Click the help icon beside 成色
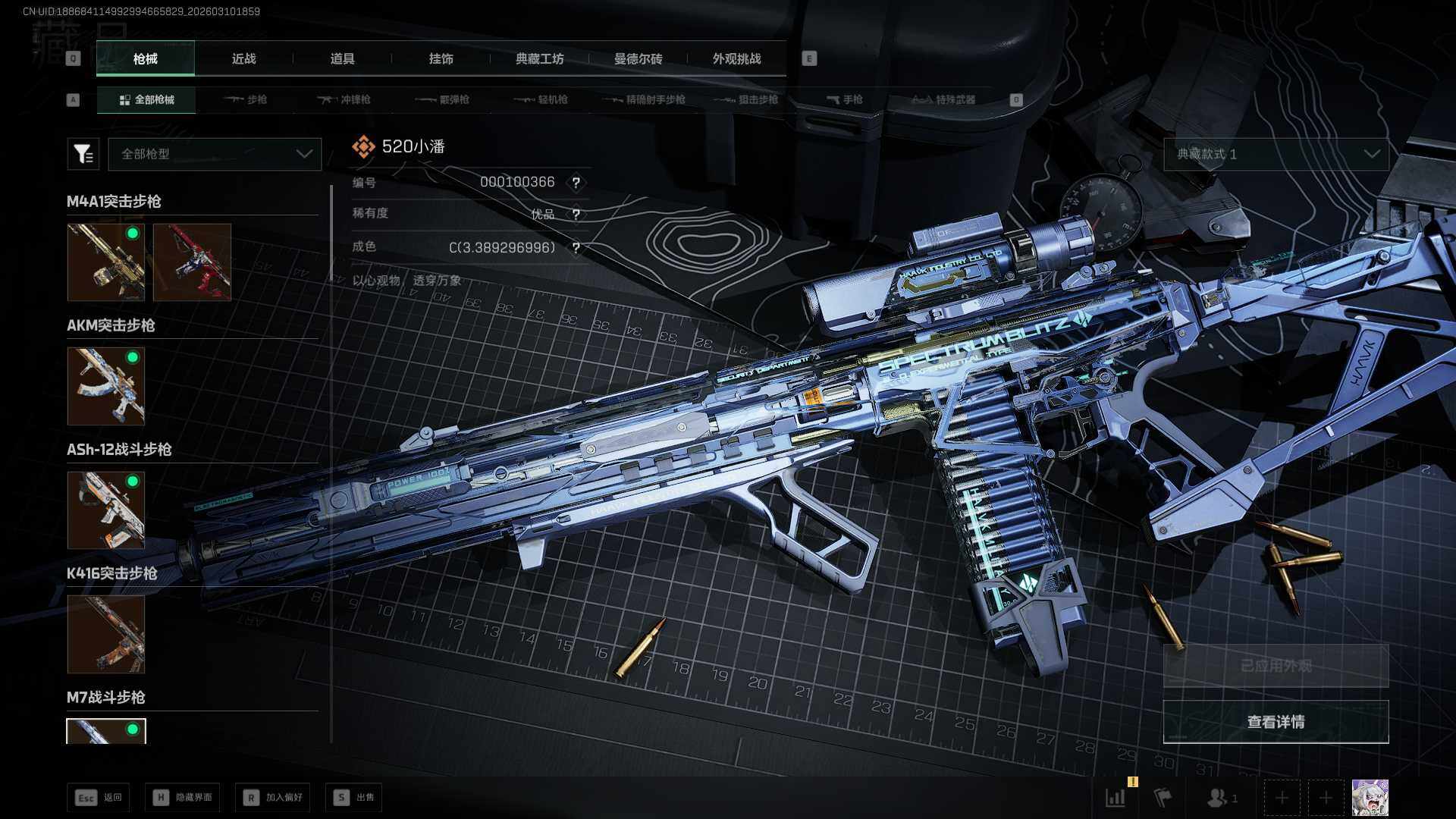This screenshot has height=819, width=1456. point(576,248)
